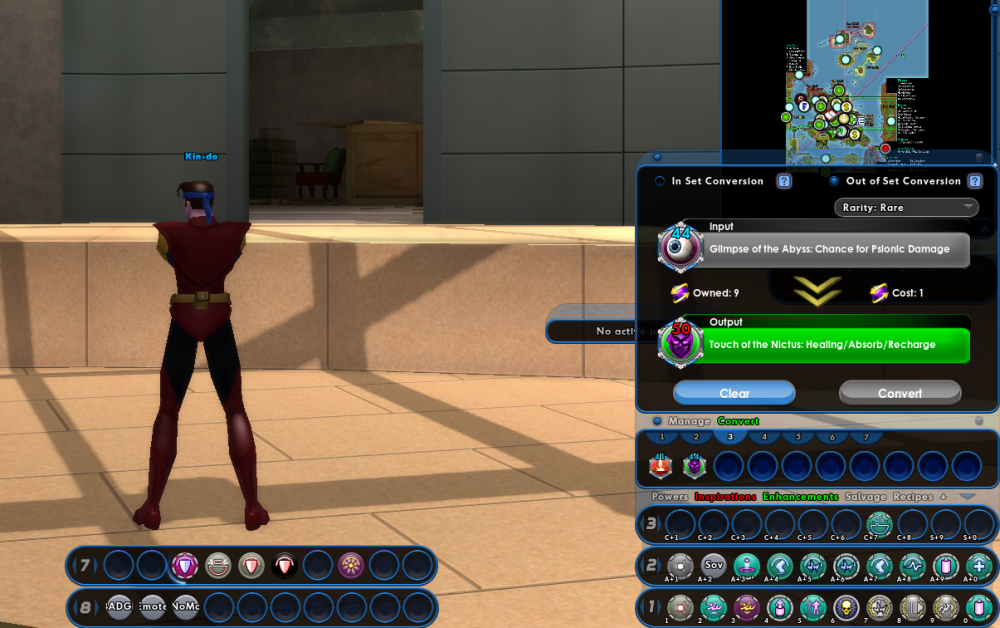
Task: Select the Glimpse of the Abyss input enhancement
Action: 836,250
